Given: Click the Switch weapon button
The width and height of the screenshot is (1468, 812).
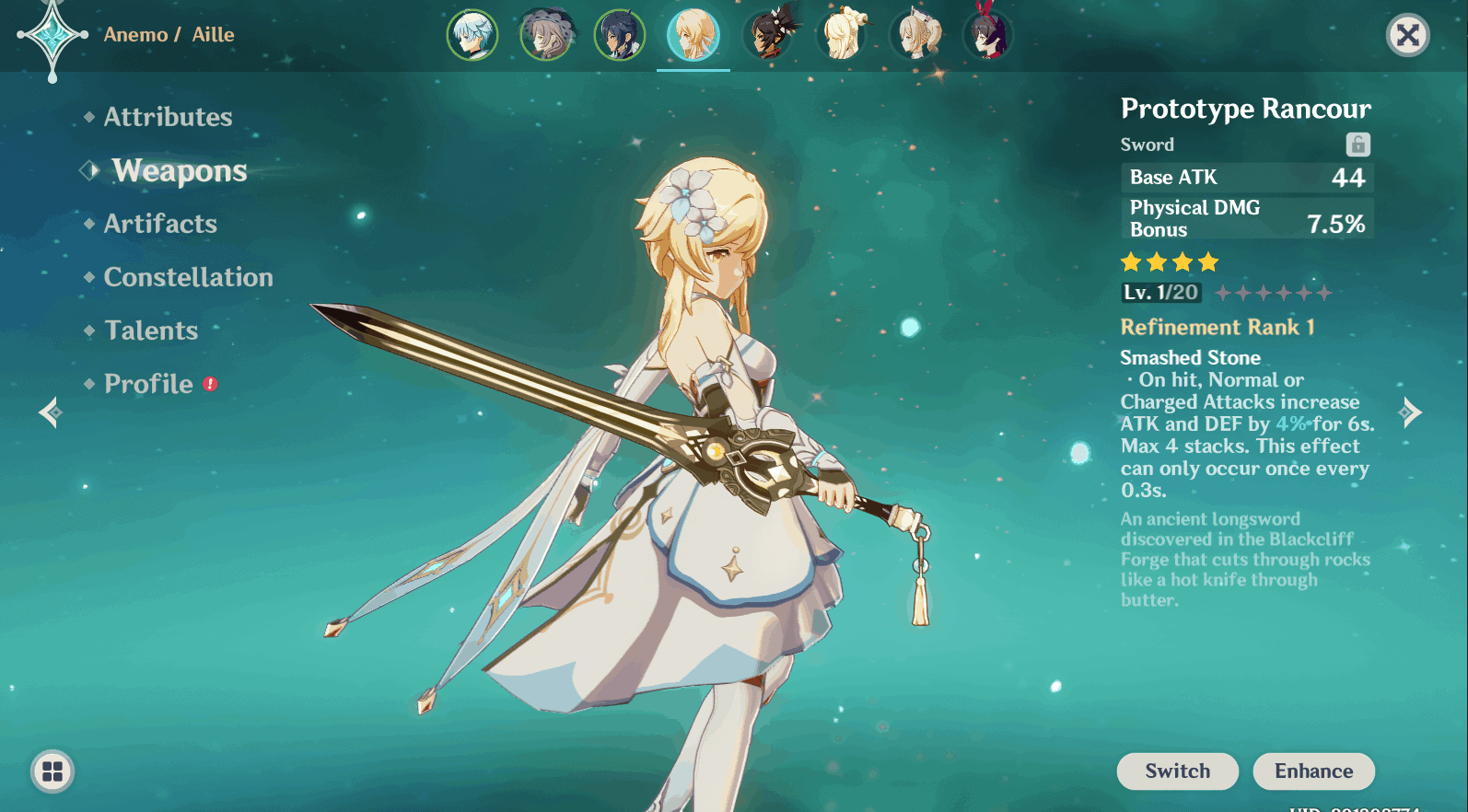Looking at the screenshot, I should [x=1177, y=771].
